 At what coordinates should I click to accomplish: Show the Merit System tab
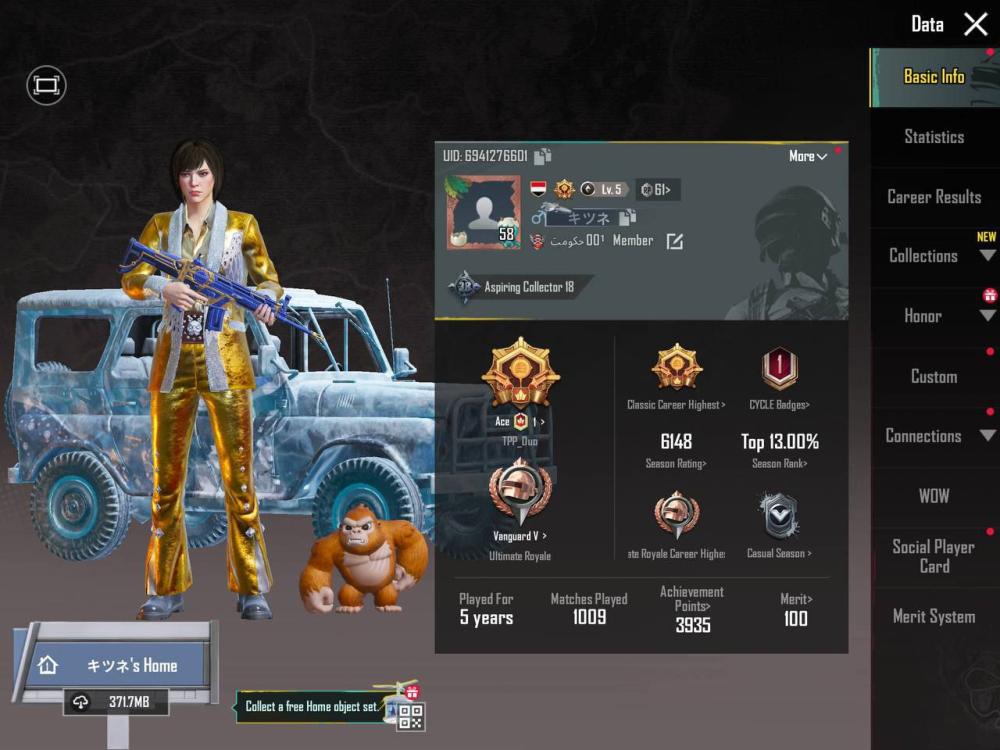click(934, 617)
